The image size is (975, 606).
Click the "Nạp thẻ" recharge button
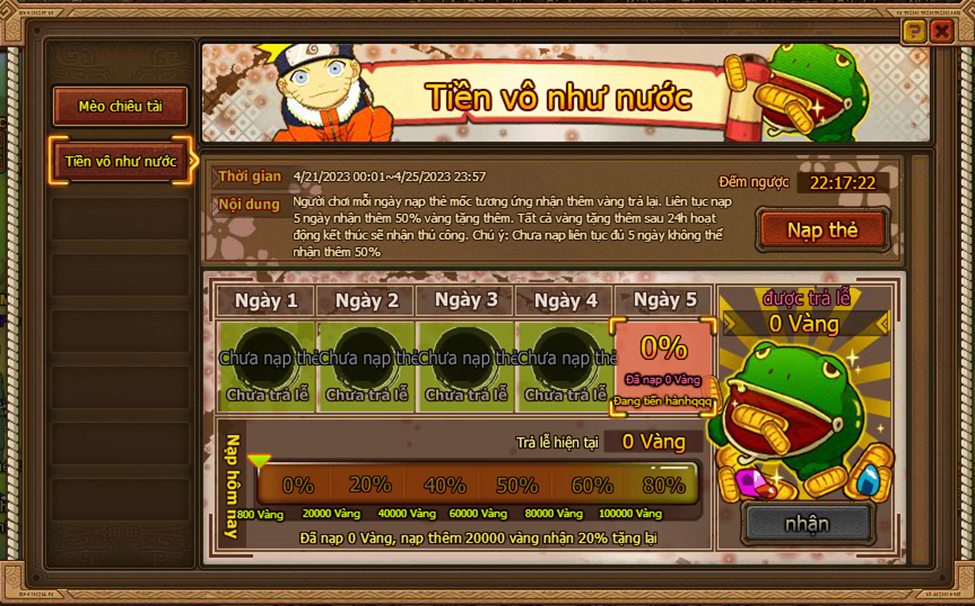[x=822, y=230]
